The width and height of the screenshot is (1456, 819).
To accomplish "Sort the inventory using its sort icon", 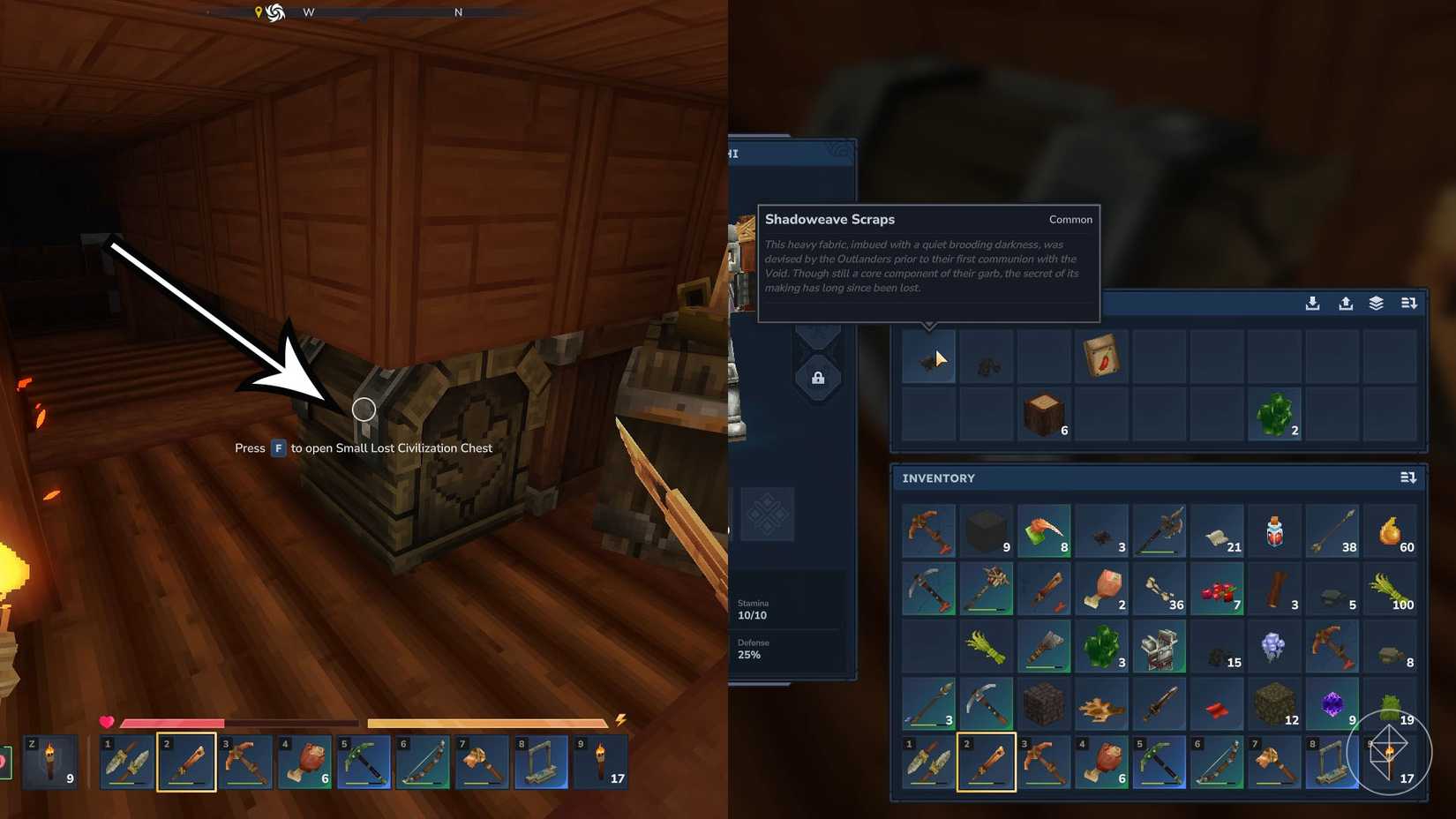I will (1408, 477).
